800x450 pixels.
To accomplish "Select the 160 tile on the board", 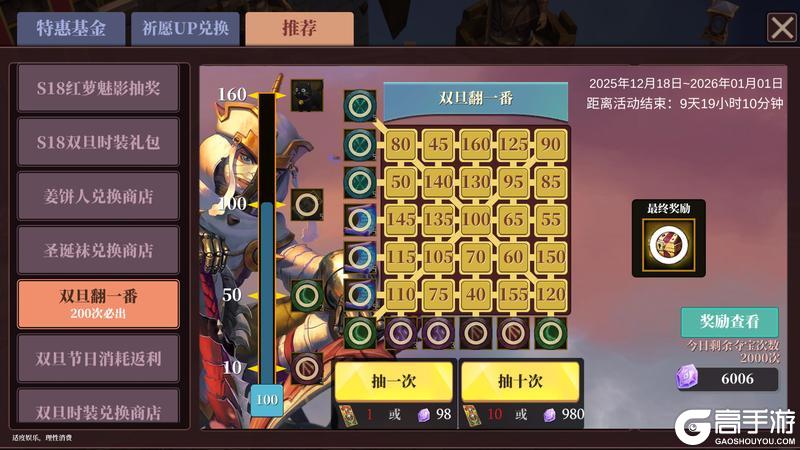I will point(476,144).
